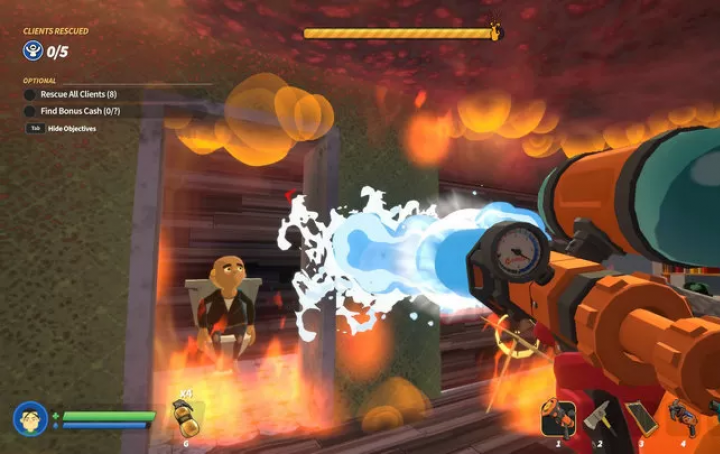The height and width of the screenshot is (454, 720).
Task: Equip the fire axe from the hotbar
Action: point(598,417)
